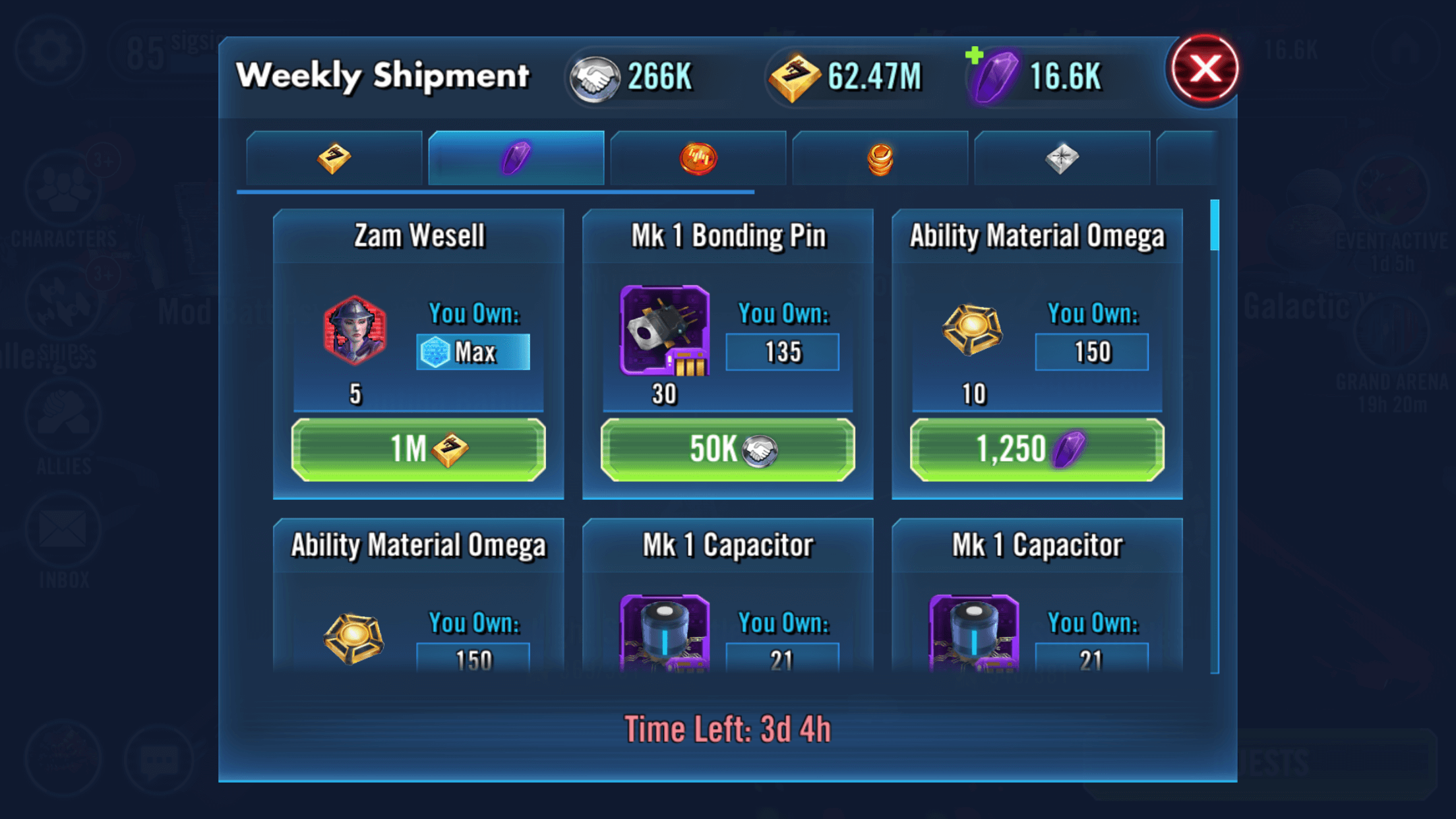Select the Zam Wesell character portrait
Viewport: 1456px width, 819px height.
coord(355,330)
